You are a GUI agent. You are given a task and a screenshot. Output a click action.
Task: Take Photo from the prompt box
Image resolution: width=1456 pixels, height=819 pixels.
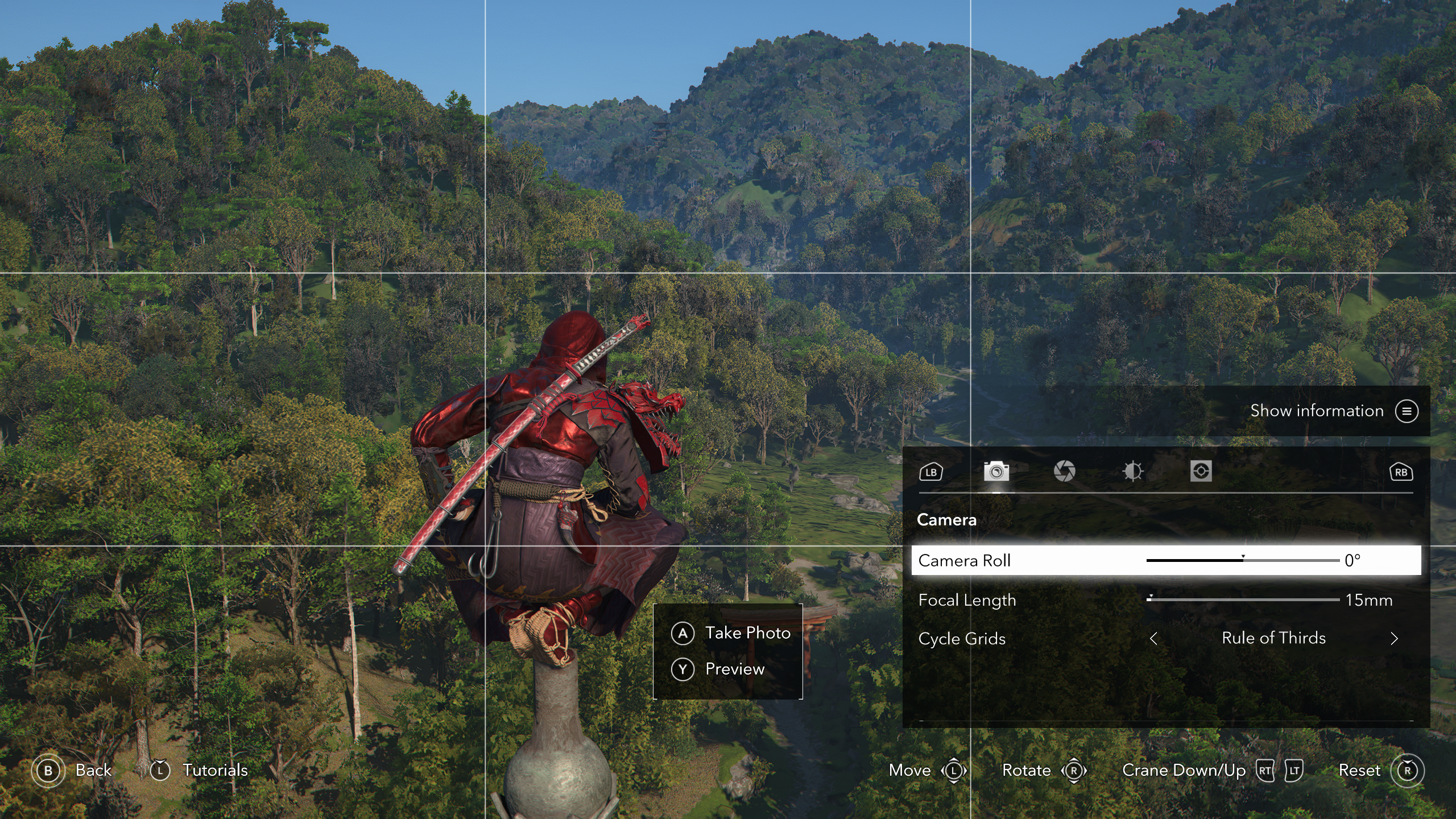pos(731,633)
